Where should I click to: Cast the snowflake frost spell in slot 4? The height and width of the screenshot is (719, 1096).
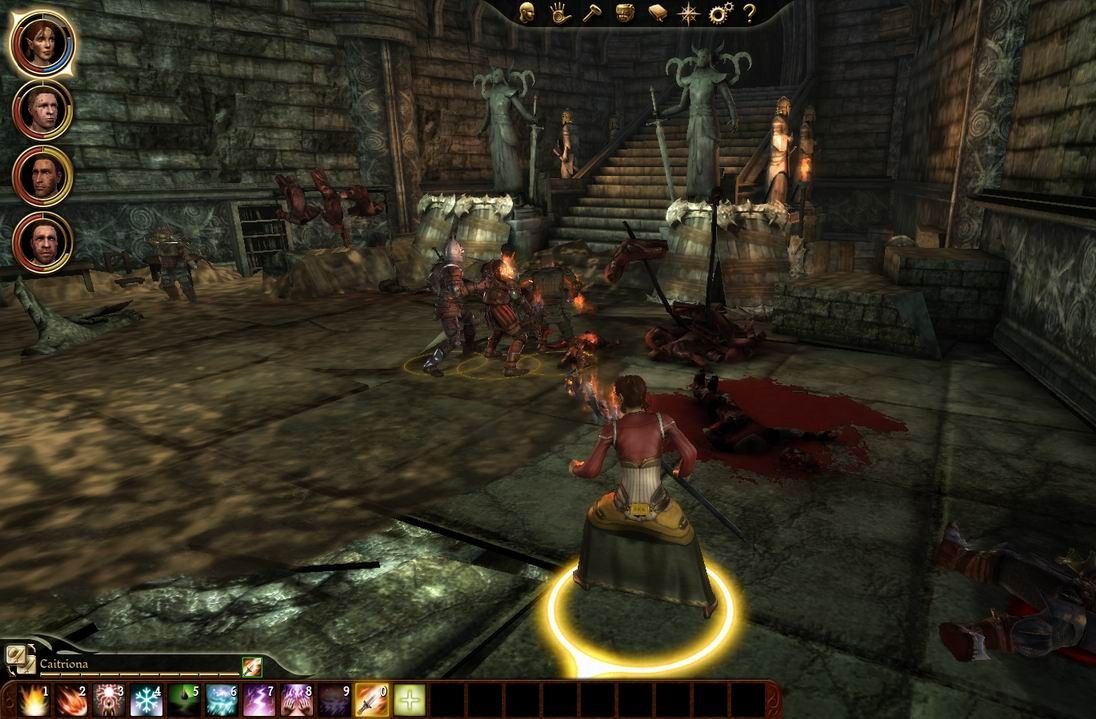(146, 700)
